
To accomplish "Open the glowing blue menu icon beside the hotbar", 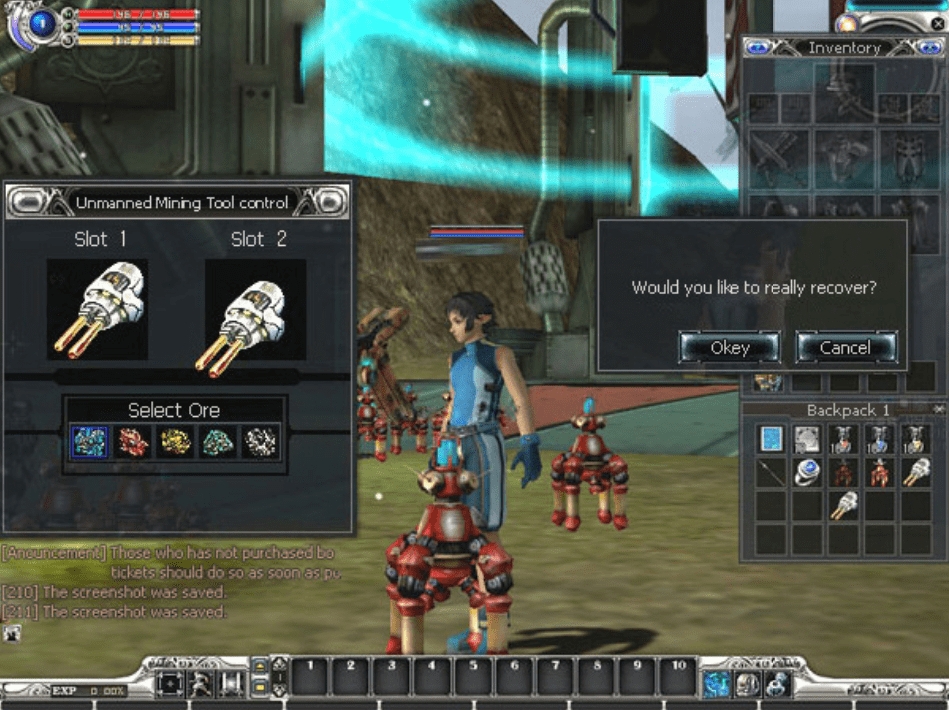I will [x=716, y=683].
